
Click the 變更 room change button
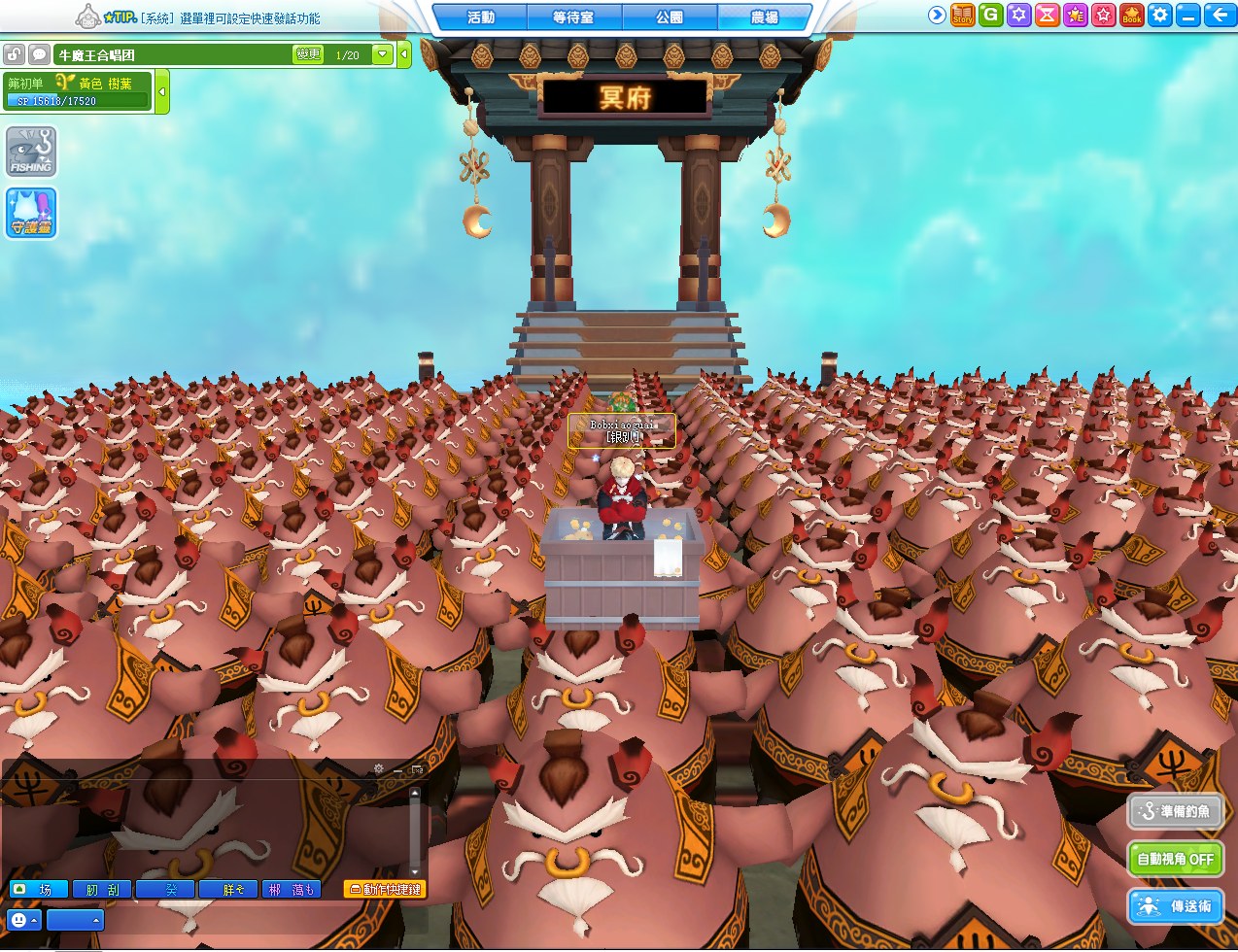point(308,54)
